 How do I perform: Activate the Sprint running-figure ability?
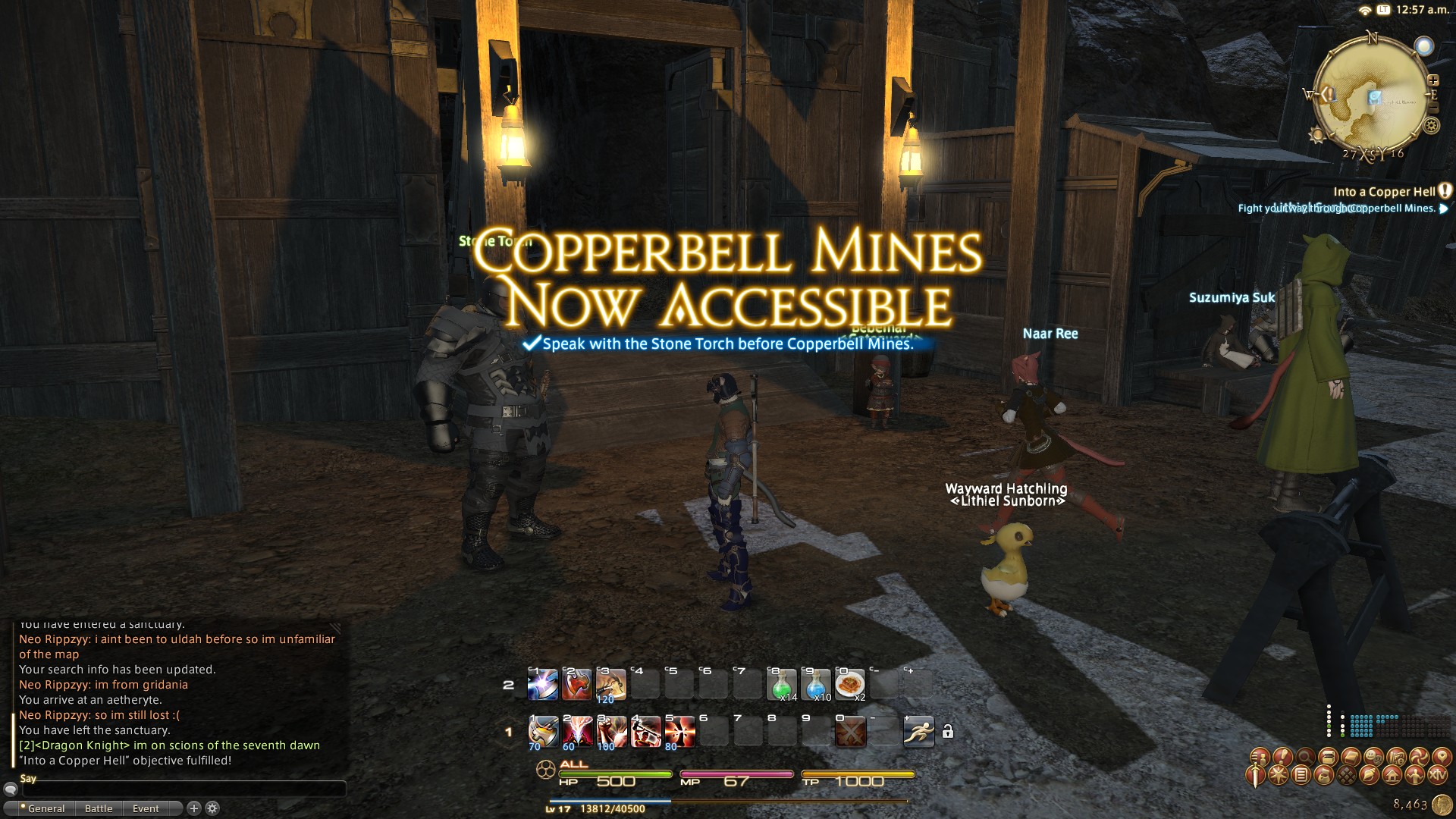[918, 732]
